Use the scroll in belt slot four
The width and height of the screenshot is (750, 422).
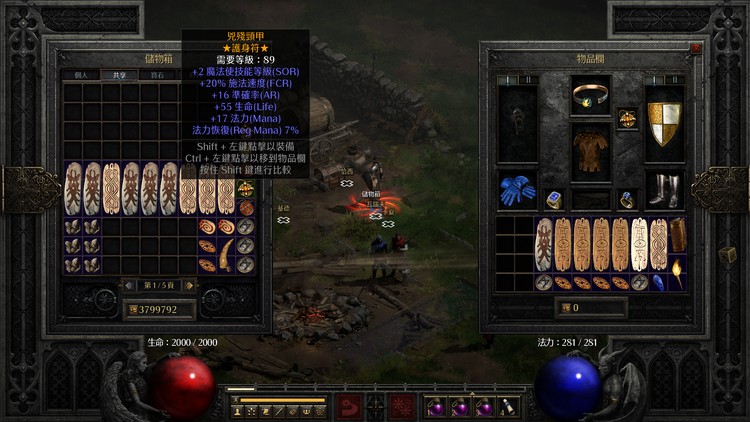pyautogui.click(x=507, y=408)
